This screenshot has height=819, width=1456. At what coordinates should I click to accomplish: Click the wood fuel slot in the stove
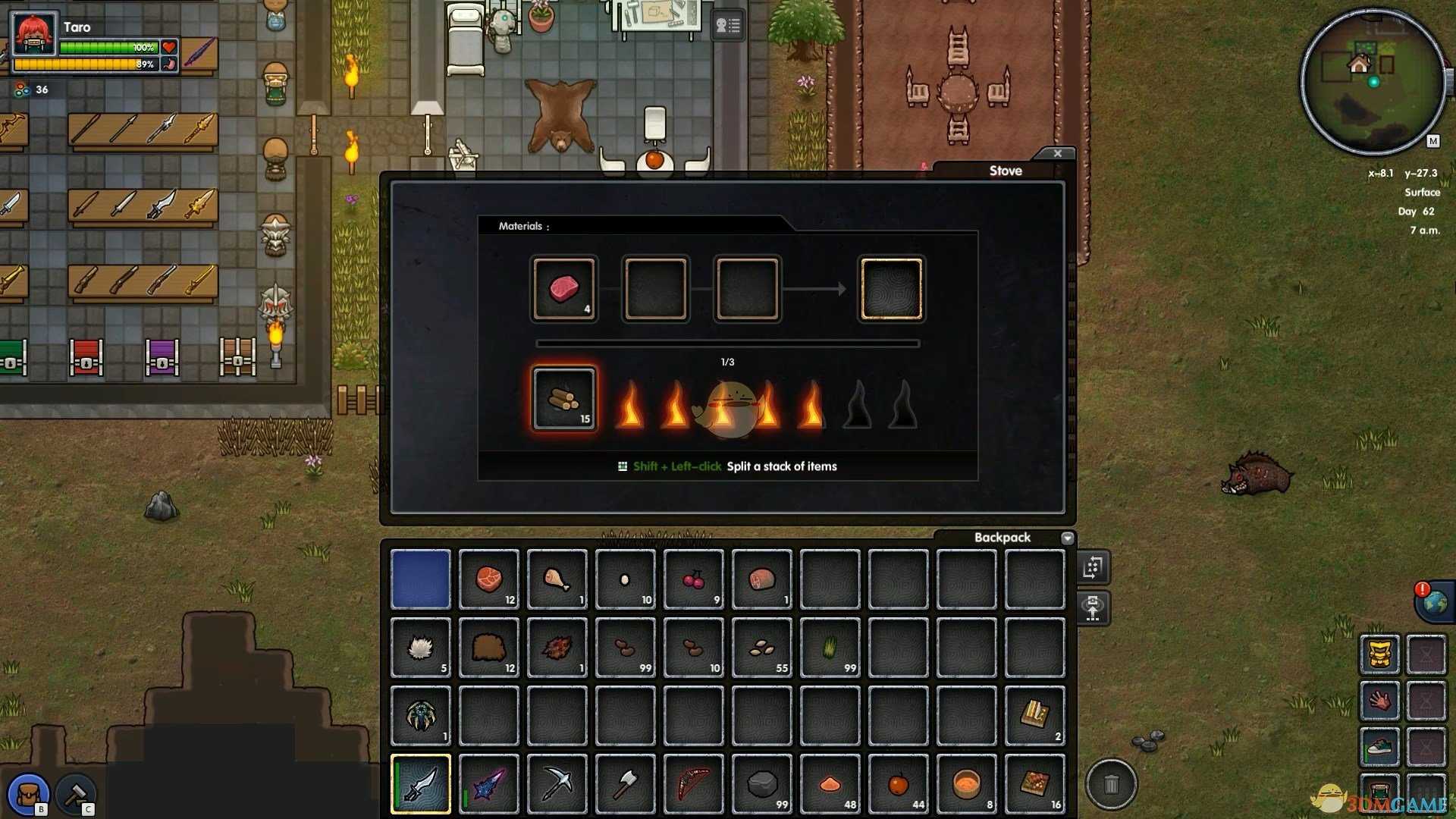564,399
